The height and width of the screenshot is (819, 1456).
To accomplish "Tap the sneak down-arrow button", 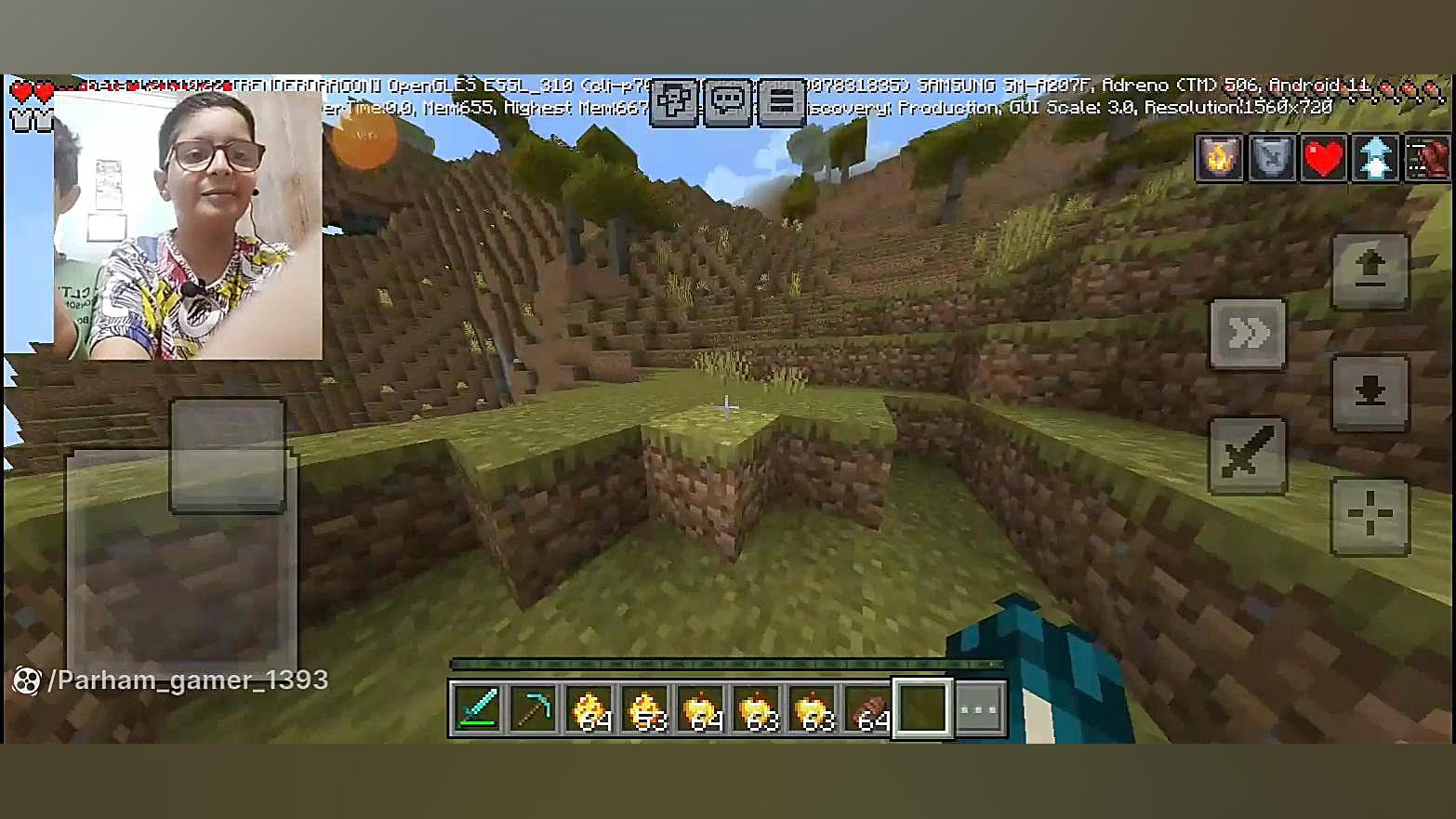I will pos(1370,393).
